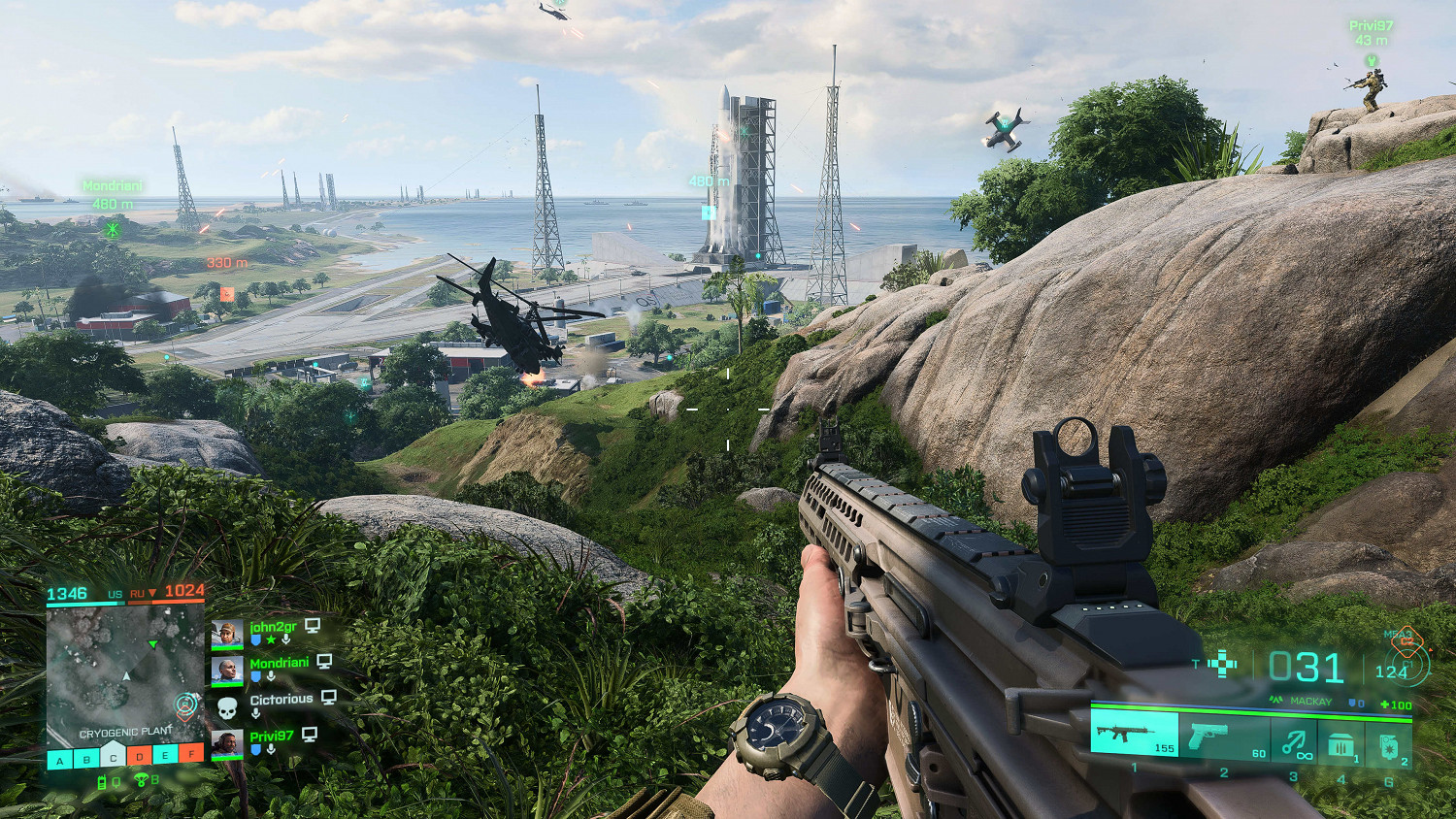Viewport: 1456px width, 819px height.
Task: Select the grenade throwable slot
Action: [x=1388, y=745]
